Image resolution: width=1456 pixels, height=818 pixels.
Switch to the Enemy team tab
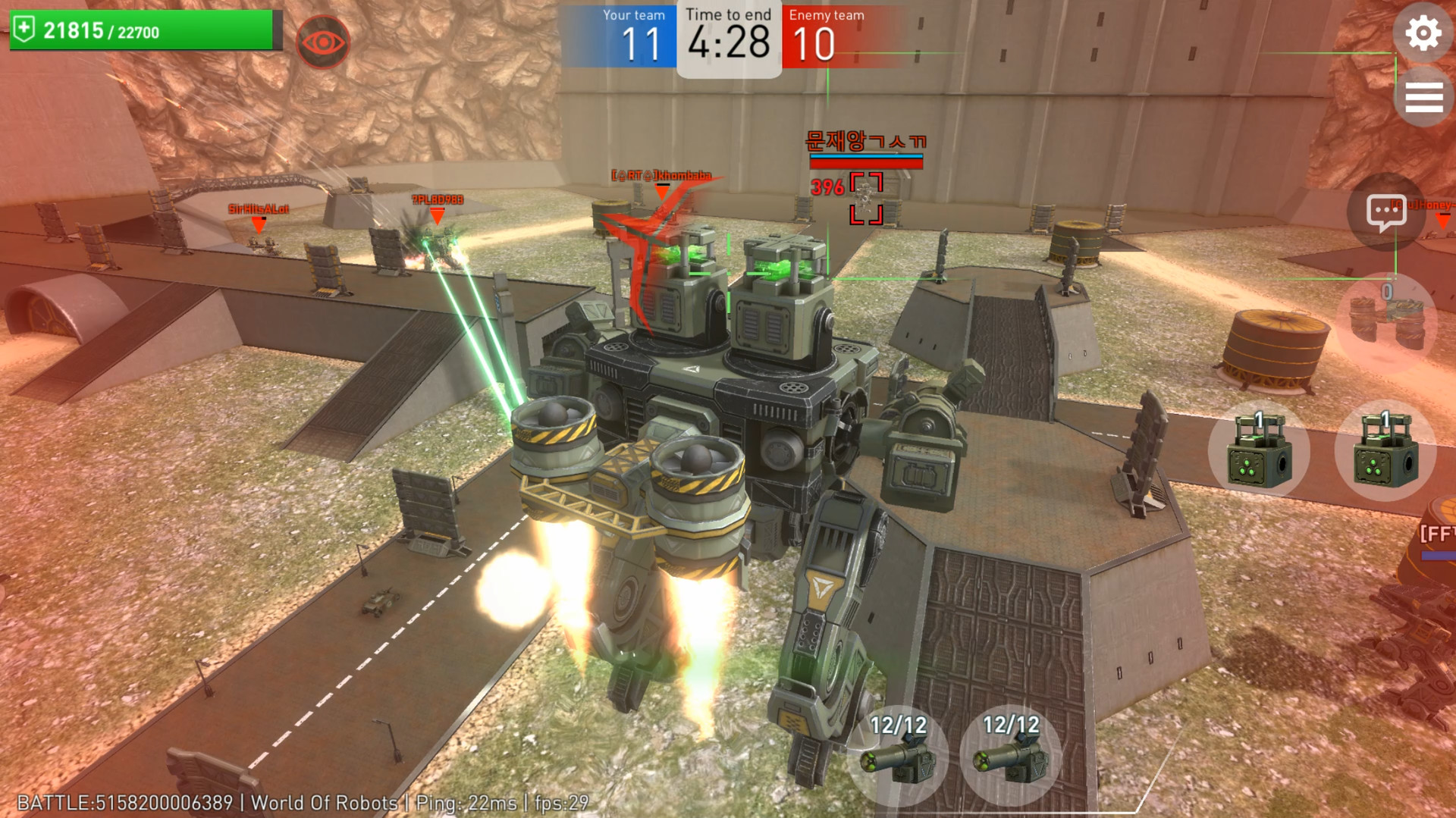click(827, 14)
